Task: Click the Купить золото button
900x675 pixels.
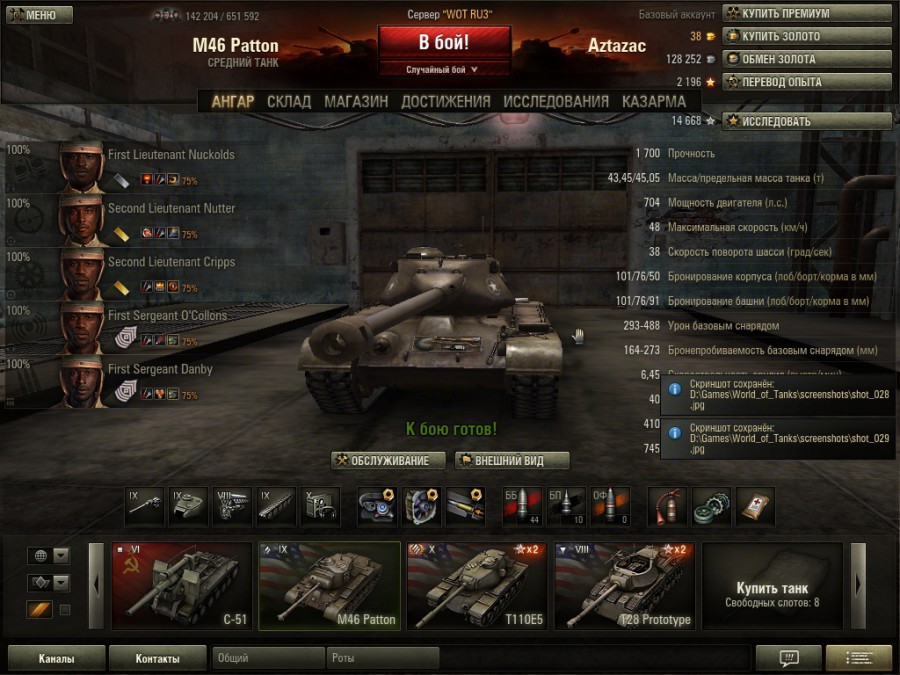Action: pyautogui.click(x=806, y=36)
